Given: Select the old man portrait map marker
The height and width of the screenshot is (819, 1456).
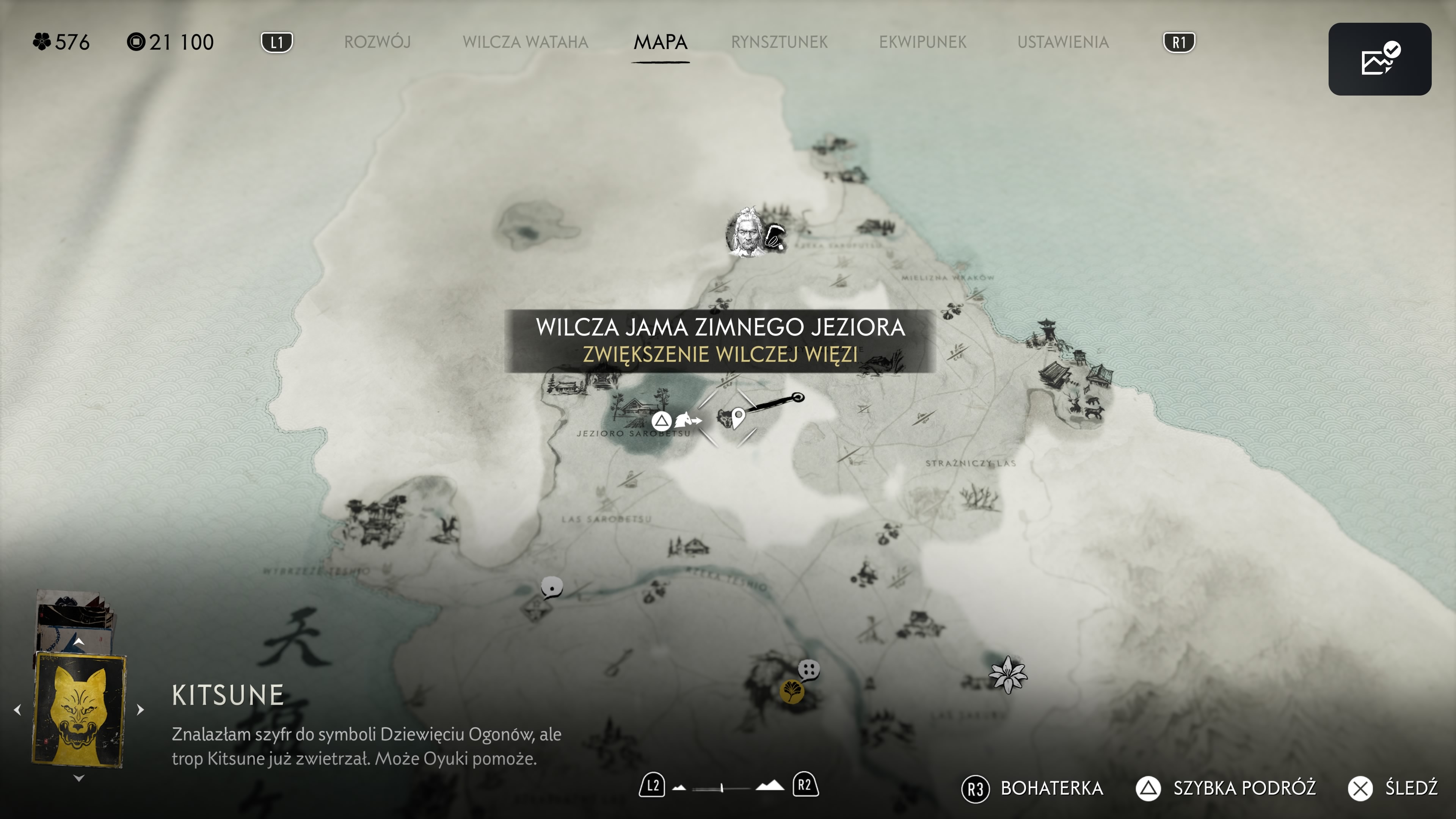Looking at the screenshot, I should 745,232.
